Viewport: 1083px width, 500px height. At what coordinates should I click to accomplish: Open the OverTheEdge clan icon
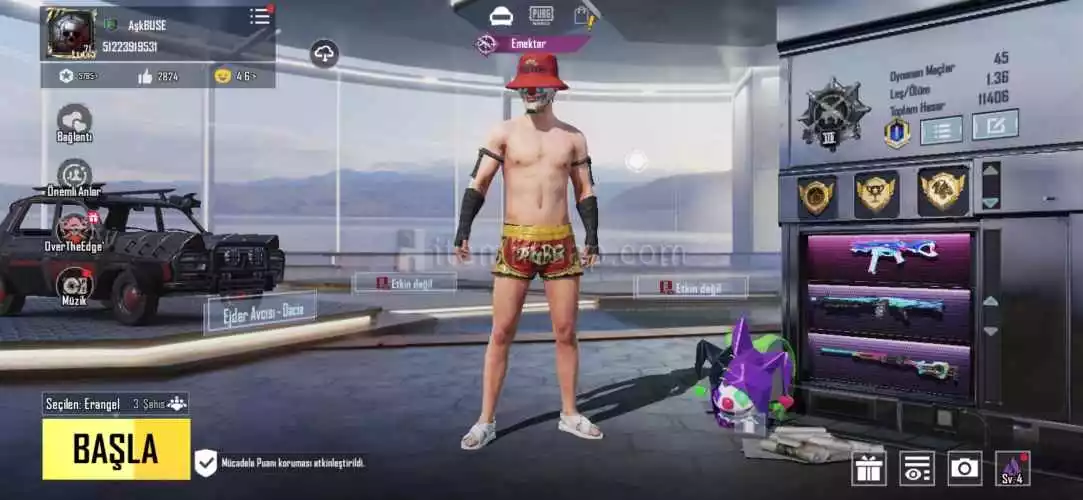click(74, 231)
